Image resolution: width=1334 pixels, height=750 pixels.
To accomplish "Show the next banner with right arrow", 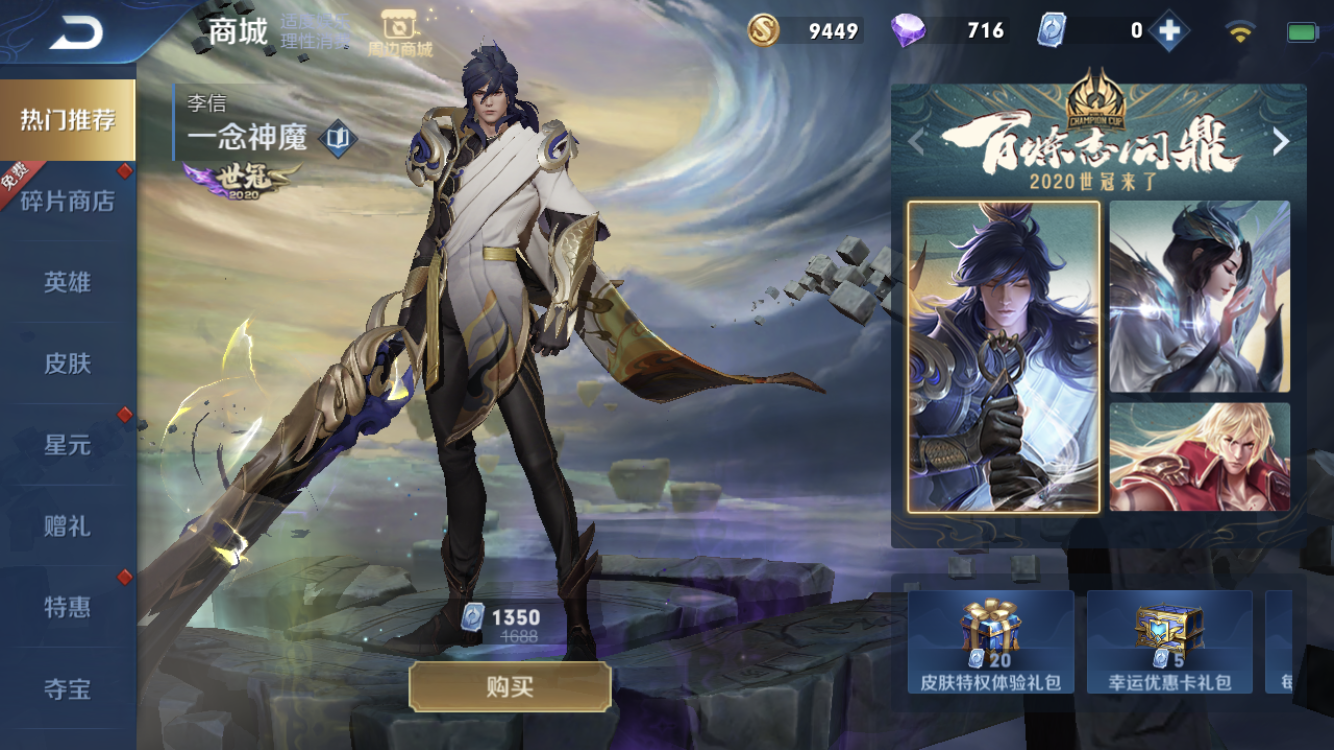I will (1281, 142).
